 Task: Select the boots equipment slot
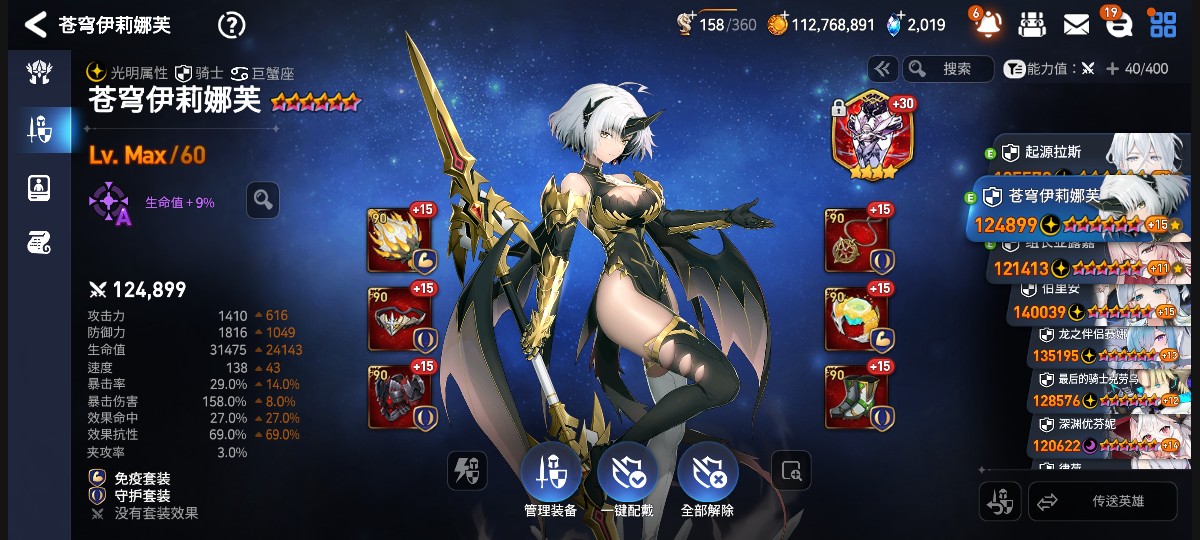857,397
